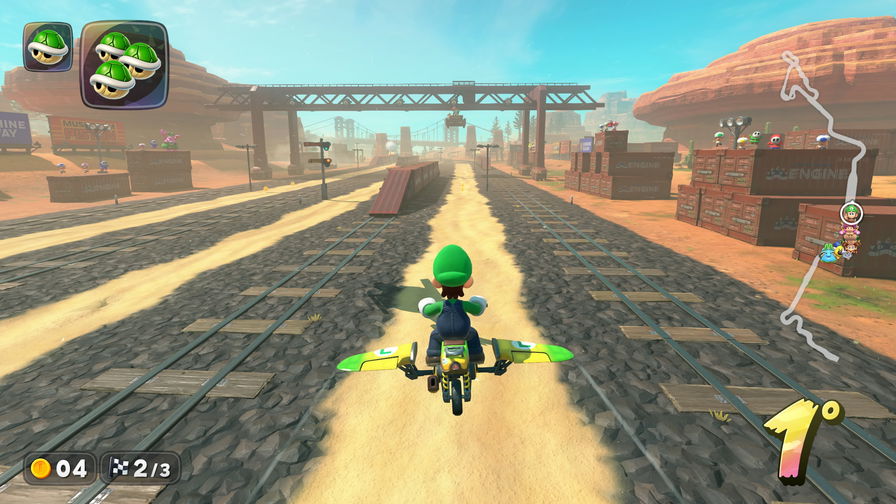Click Luigi's head marker on the minimap
The width and height of the screenshot is (896, 504).
(x=851, y=212)
